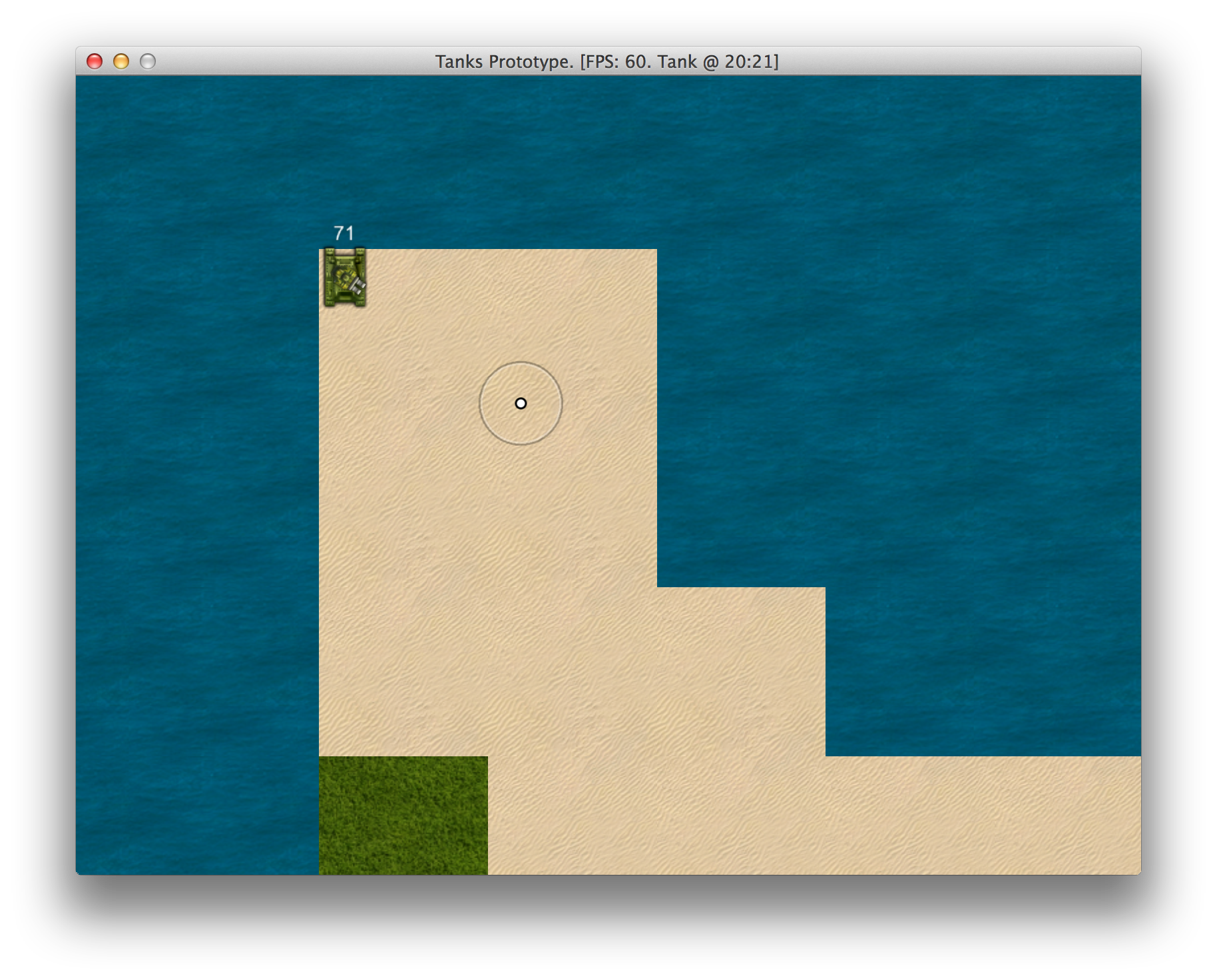Minimize the window with the yellow button
Image resolution: width=1217 pixels, height=980 pixels.
[x=121, y=62]
